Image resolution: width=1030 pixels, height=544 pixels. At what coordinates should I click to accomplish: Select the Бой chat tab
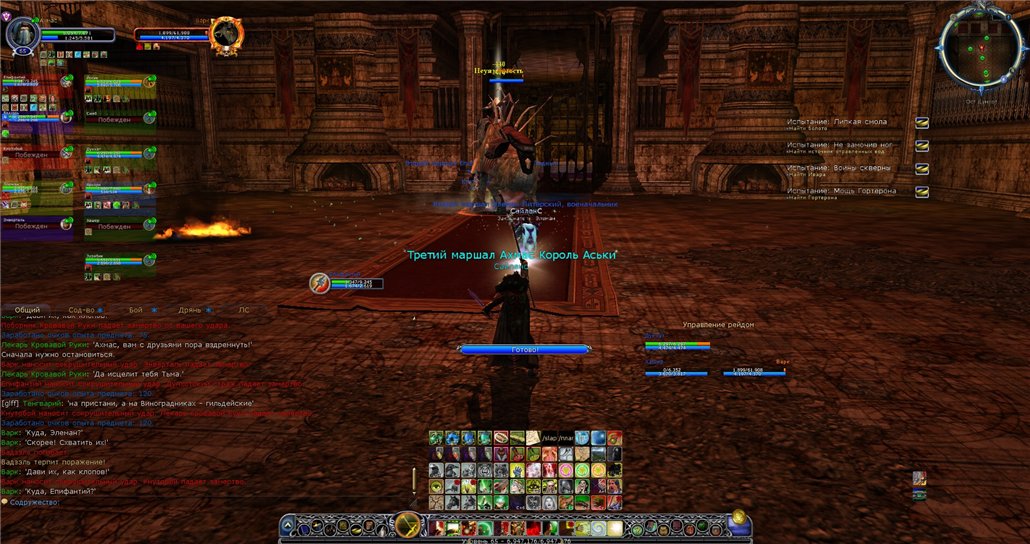pos(136,310)
